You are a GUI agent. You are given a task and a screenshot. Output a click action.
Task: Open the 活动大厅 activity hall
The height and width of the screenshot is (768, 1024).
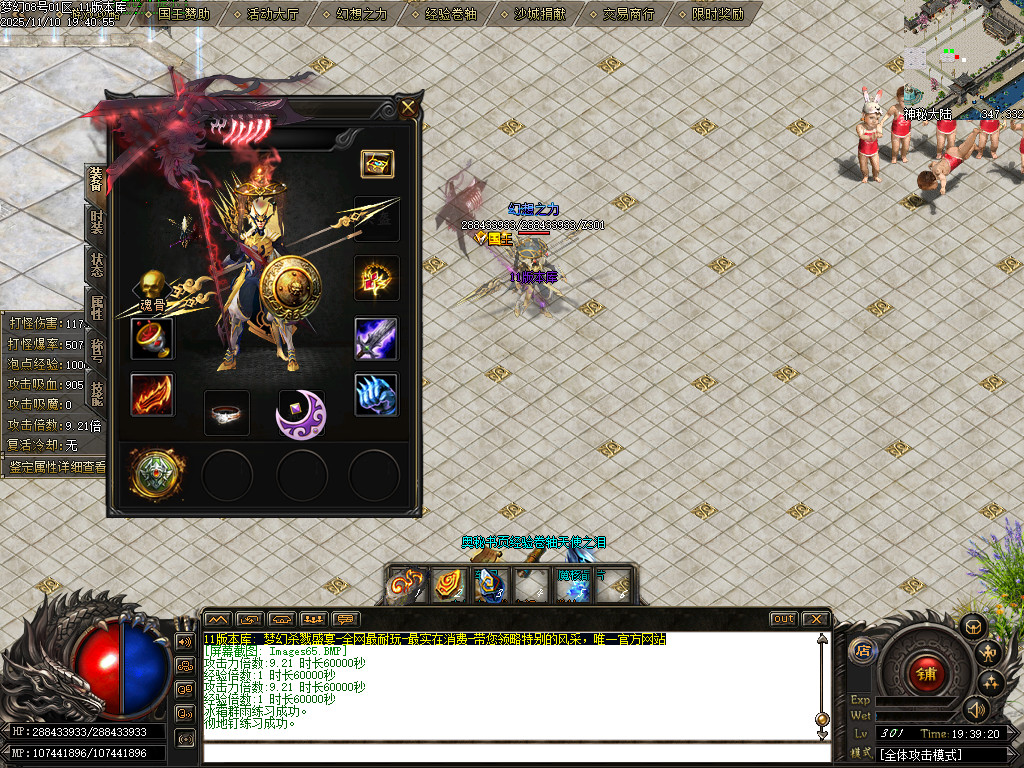coord(272,14)
